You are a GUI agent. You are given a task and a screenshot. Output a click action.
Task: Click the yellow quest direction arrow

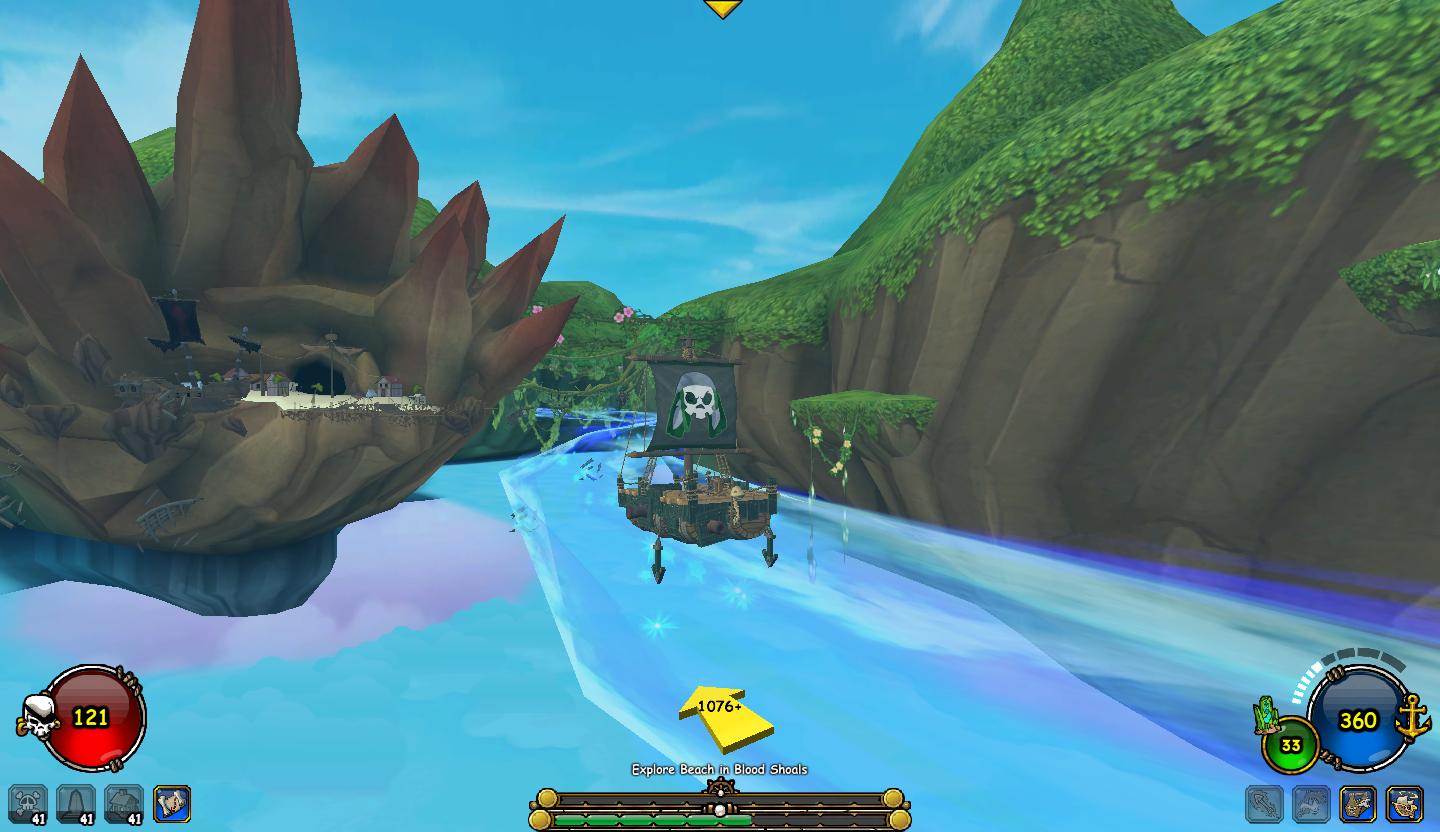pyautogui.click(x=724, y=715)
